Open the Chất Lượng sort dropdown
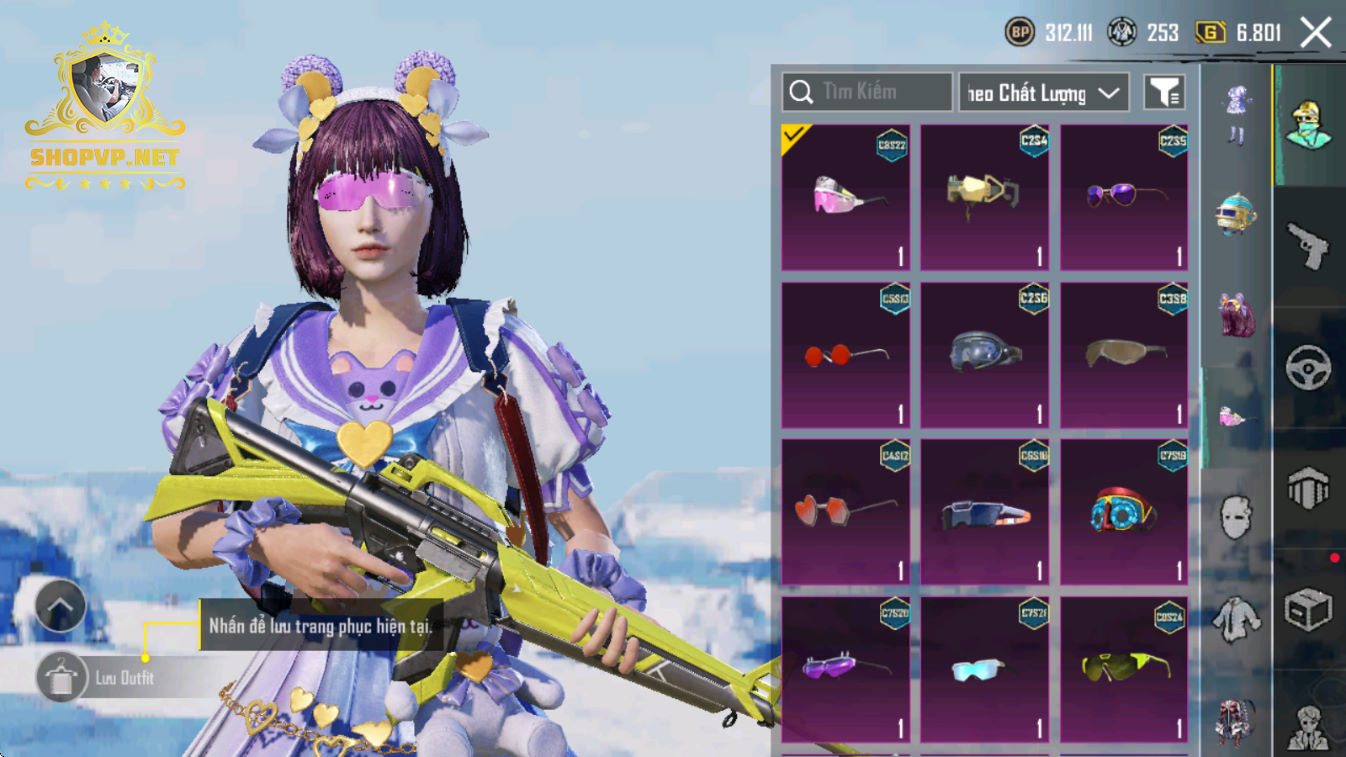The image size is (1346, 757). click(1043, 93)
